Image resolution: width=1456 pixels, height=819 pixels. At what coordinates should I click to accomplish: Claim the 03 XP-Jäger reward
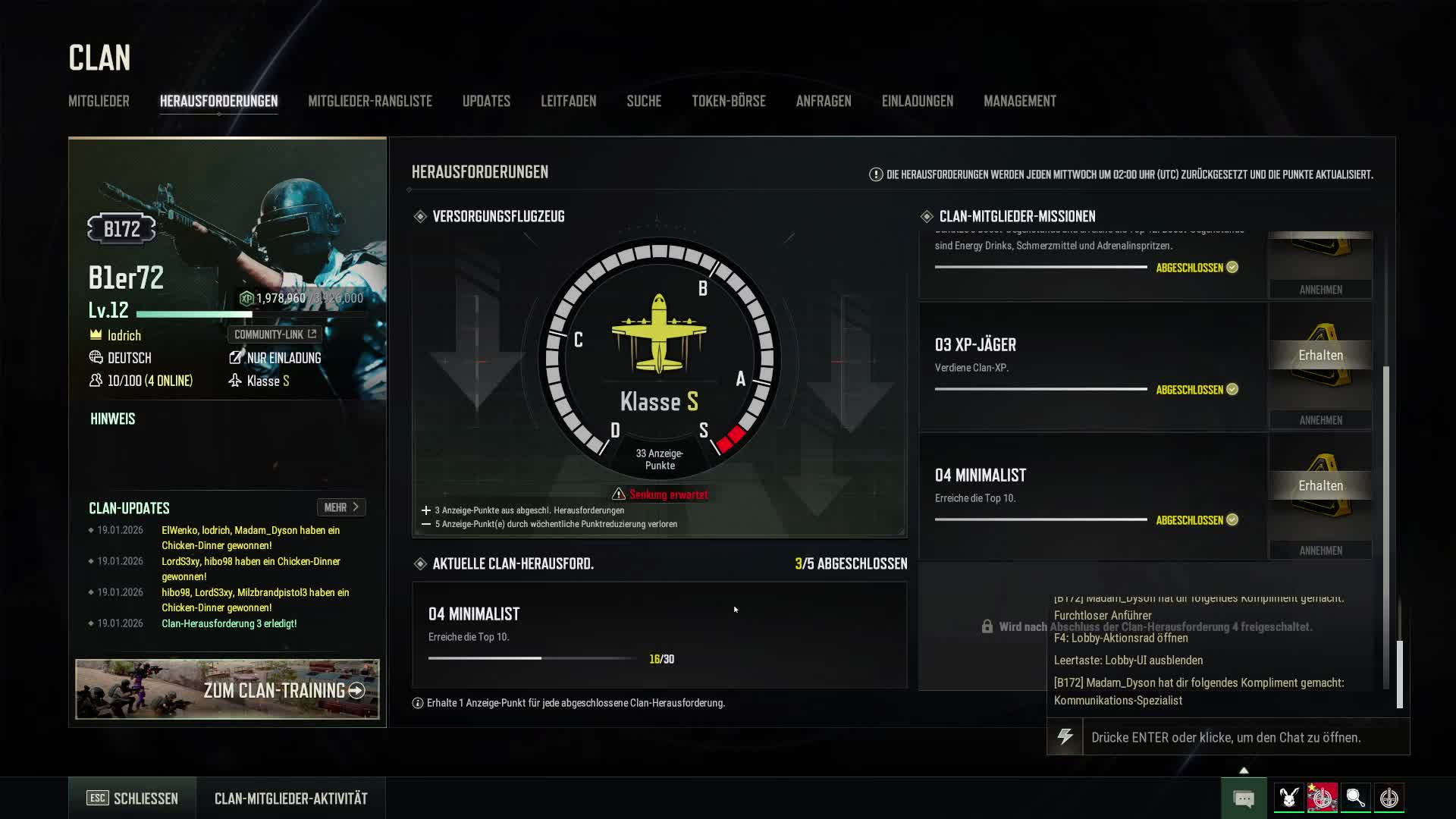pos(1320,356)
